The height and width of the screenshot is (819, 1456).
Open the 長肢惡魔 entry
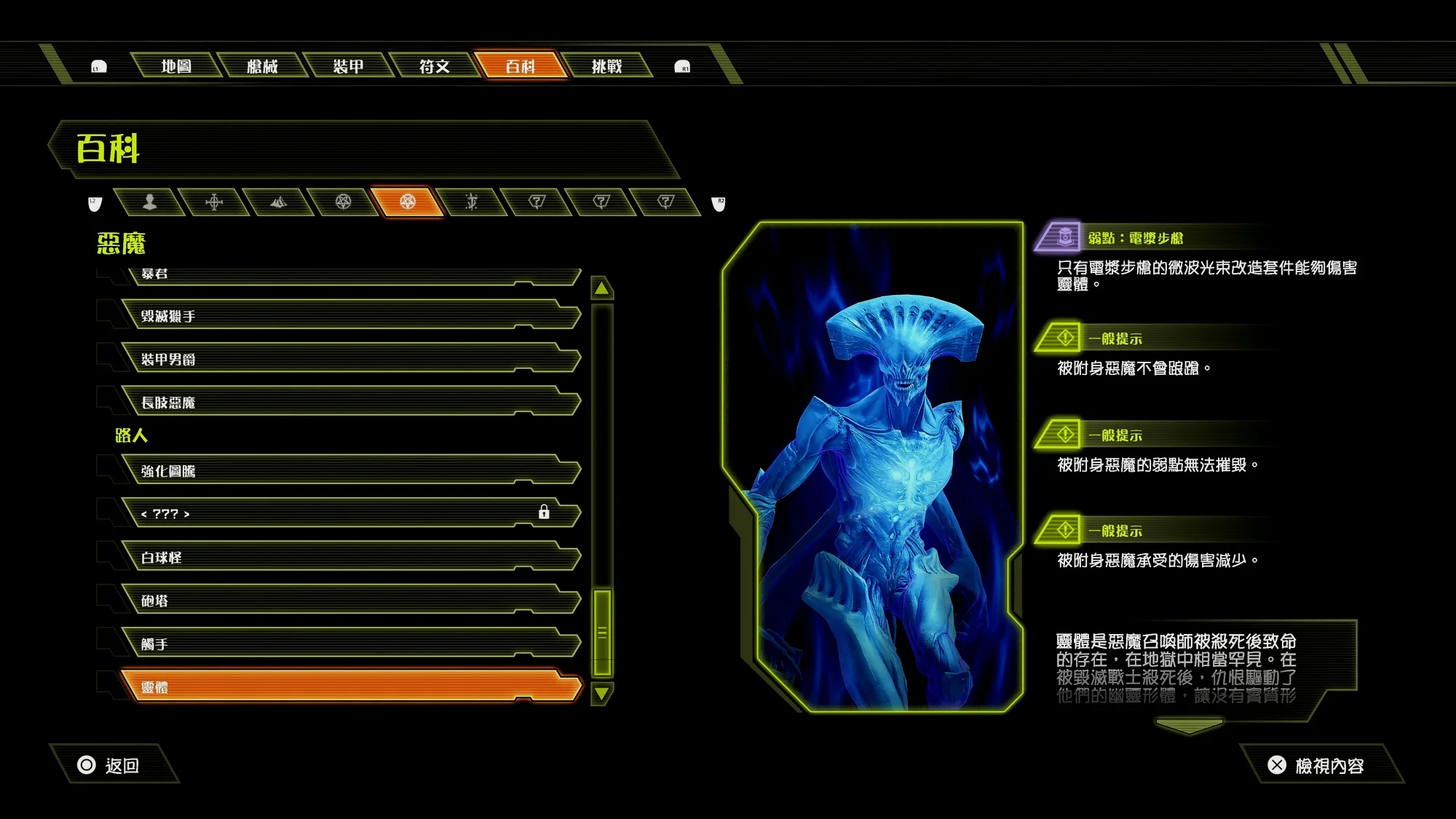pyautogui.click(x=349, y=403)
